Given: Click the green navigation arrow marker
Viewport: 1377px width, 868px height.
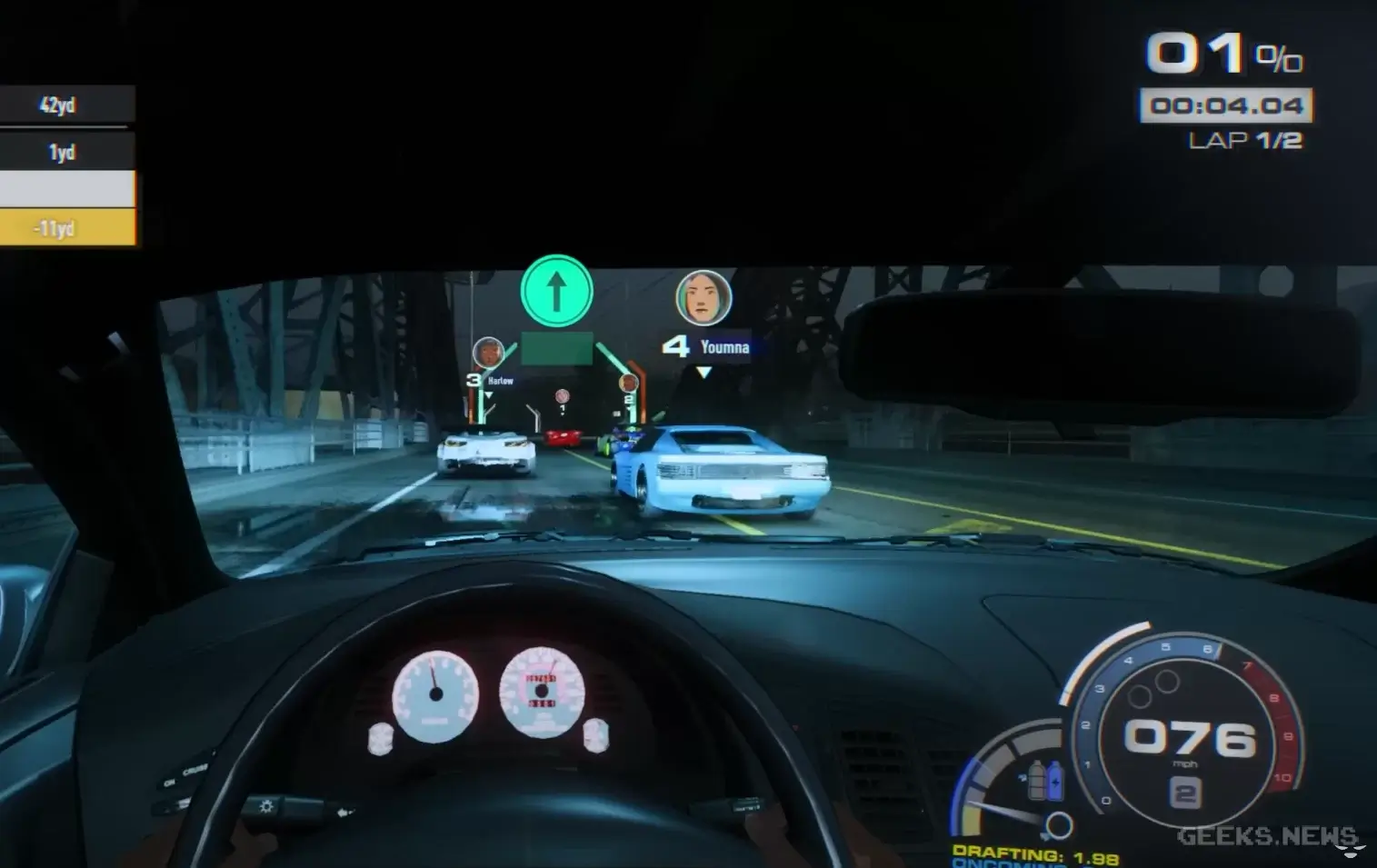Looking at the screenshot, I should coord(555,289).
